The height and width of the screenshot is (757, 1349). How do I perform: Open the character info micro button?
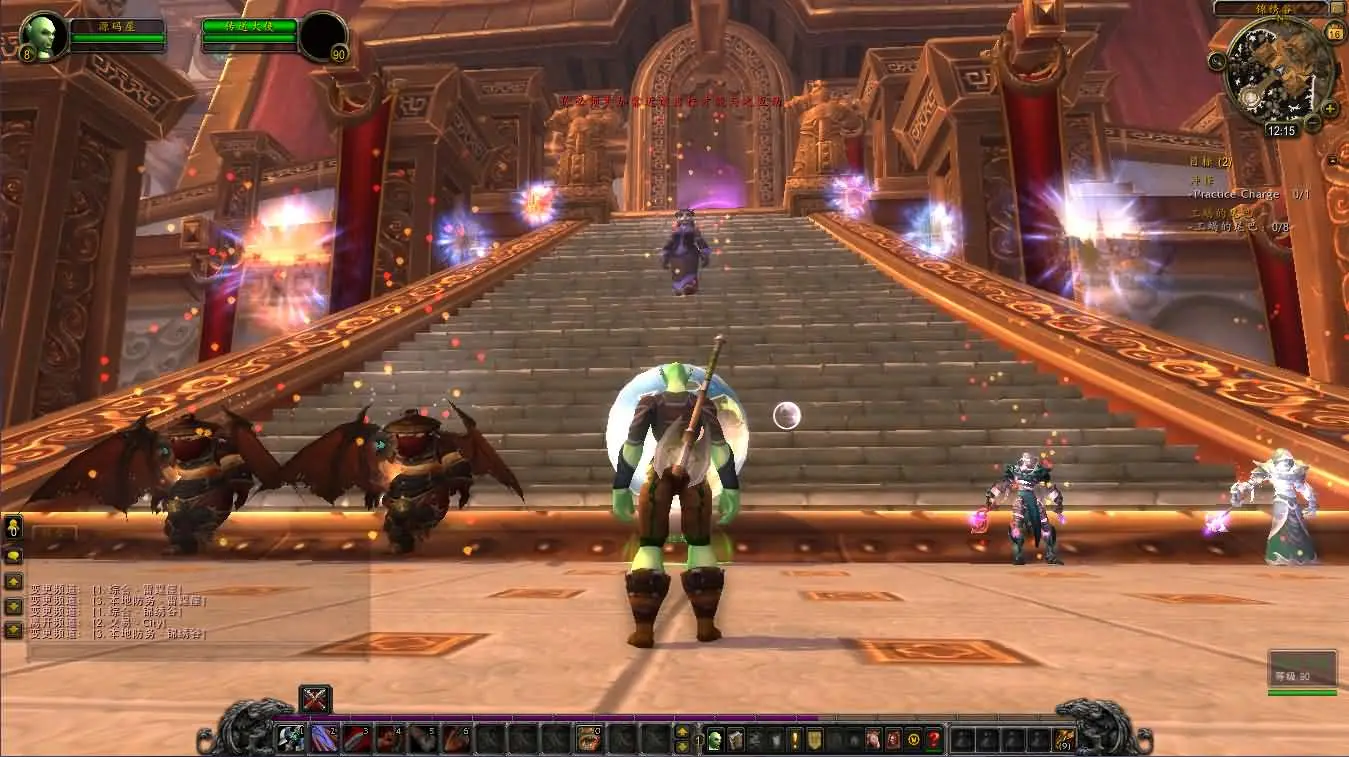coord(714,740)
